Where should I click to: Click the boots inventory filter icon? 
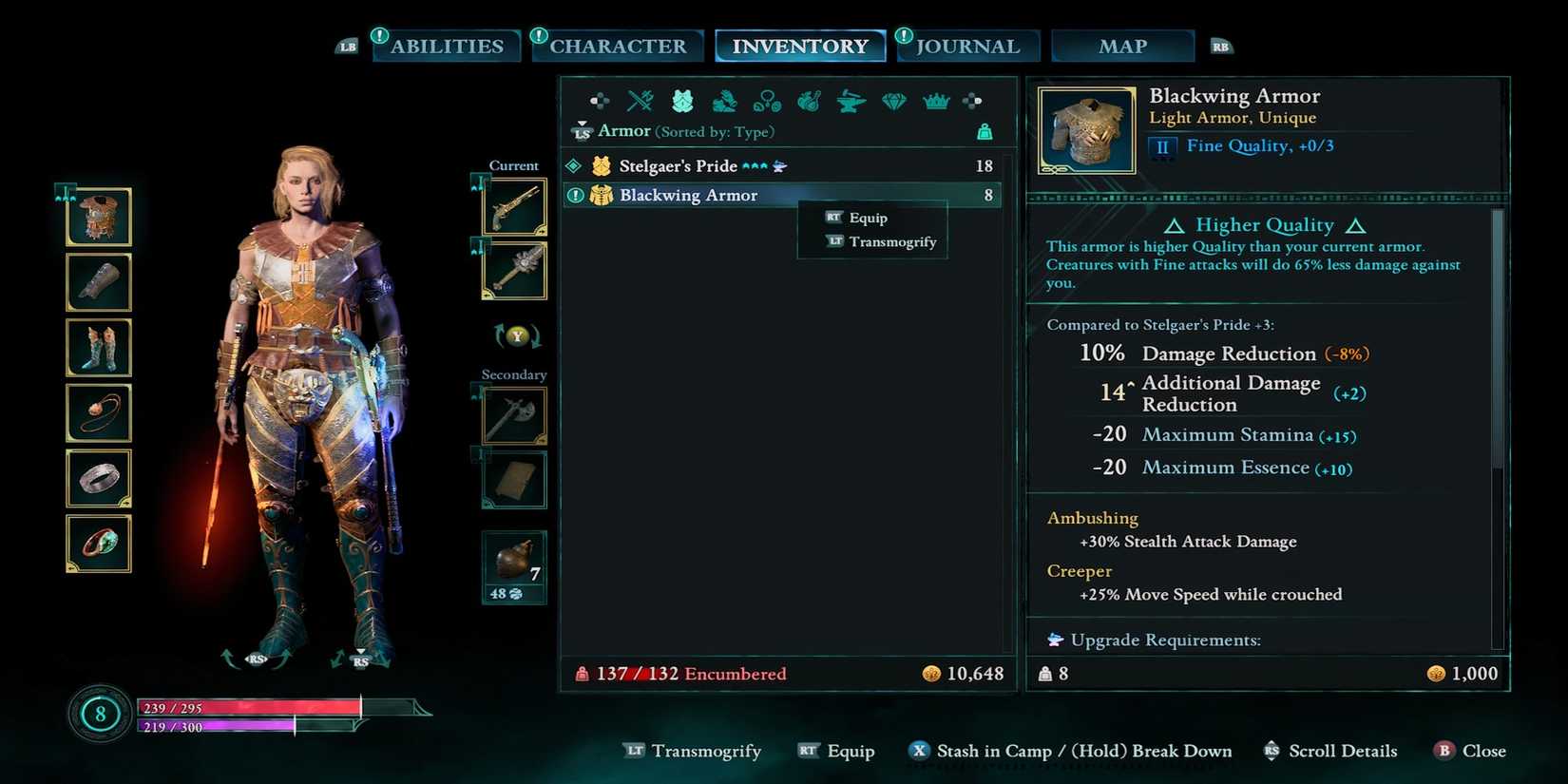coord(723,102)
